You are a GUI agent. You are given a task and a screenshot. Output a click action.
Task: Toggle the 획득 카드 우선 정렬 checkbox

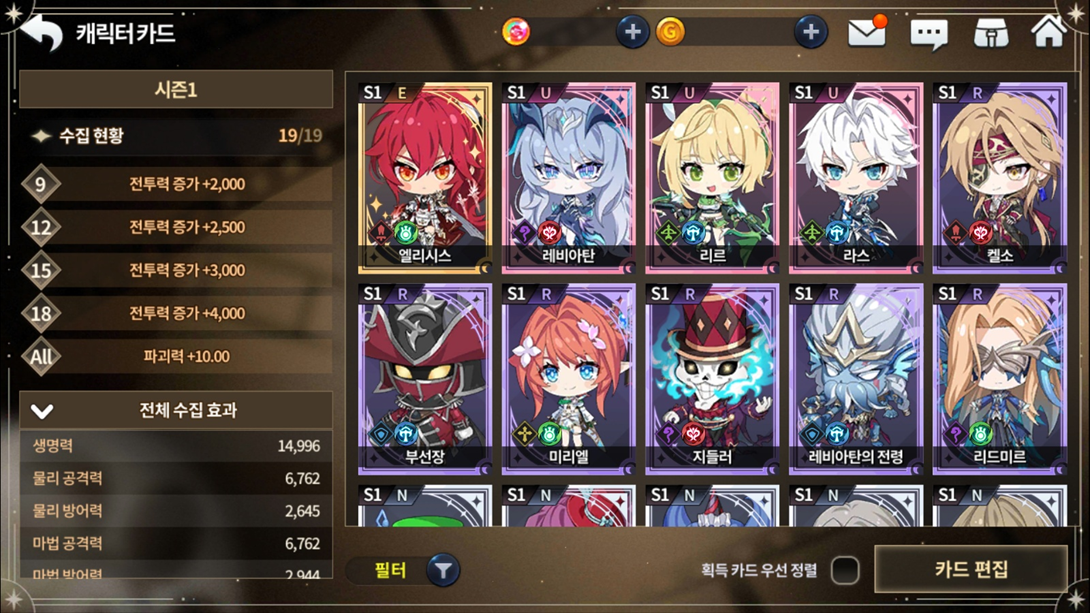pyautogui.click(x=845, y=570)
